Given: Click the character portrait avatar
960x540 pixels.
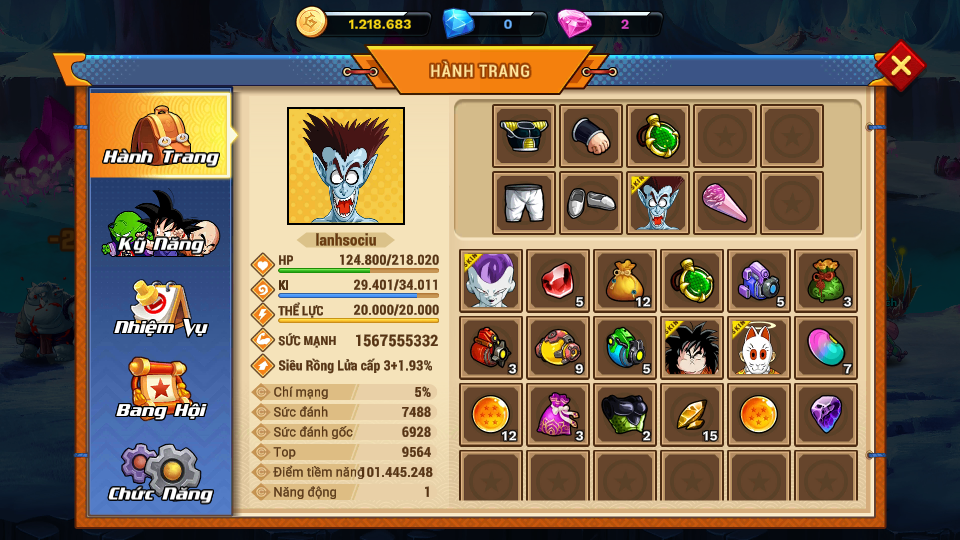Looking at the screenshot, I should pos(346,166).
